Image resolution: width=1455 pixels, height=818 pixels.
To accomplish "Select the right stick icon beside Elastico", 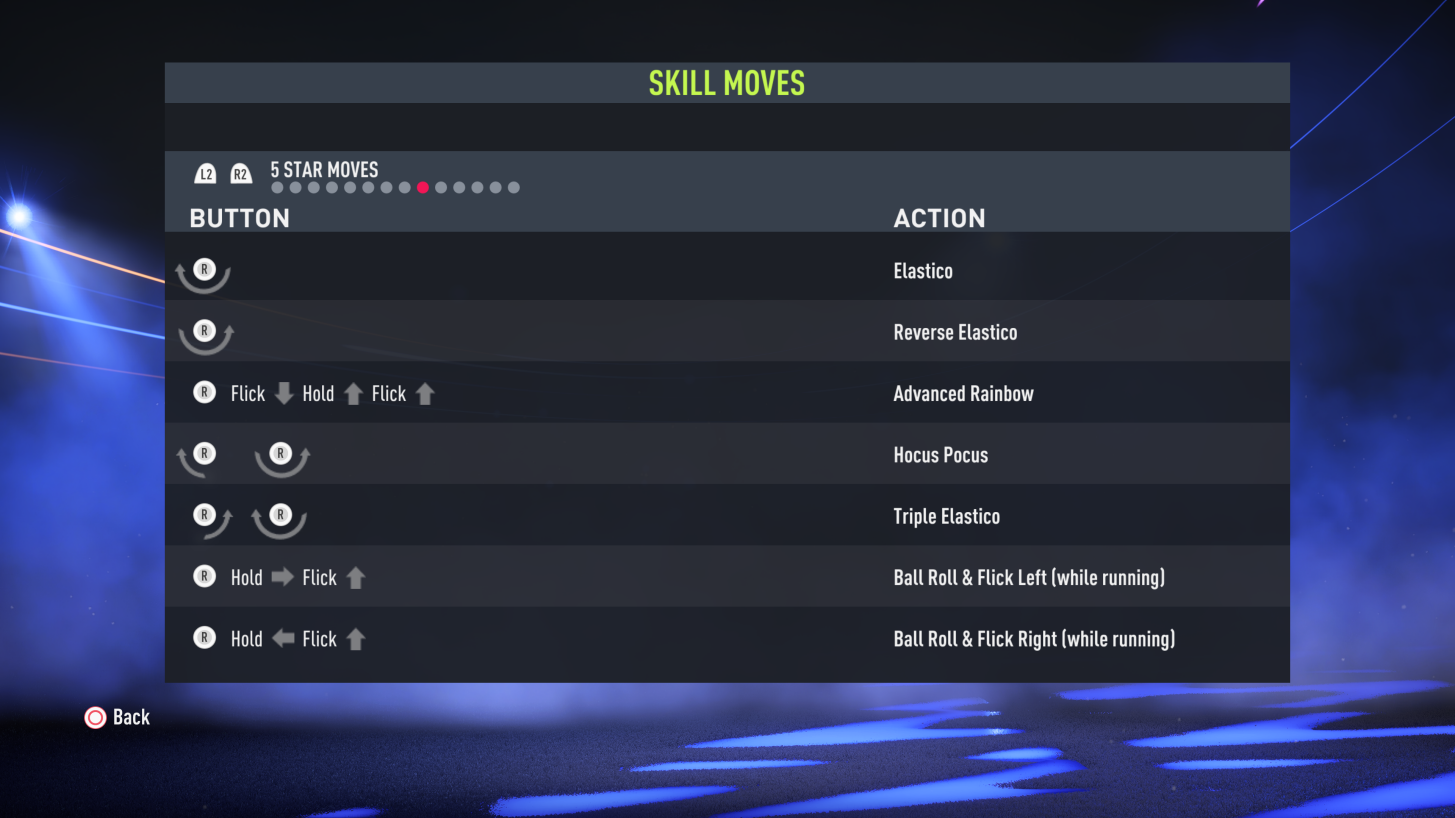I will click(204, 270).
